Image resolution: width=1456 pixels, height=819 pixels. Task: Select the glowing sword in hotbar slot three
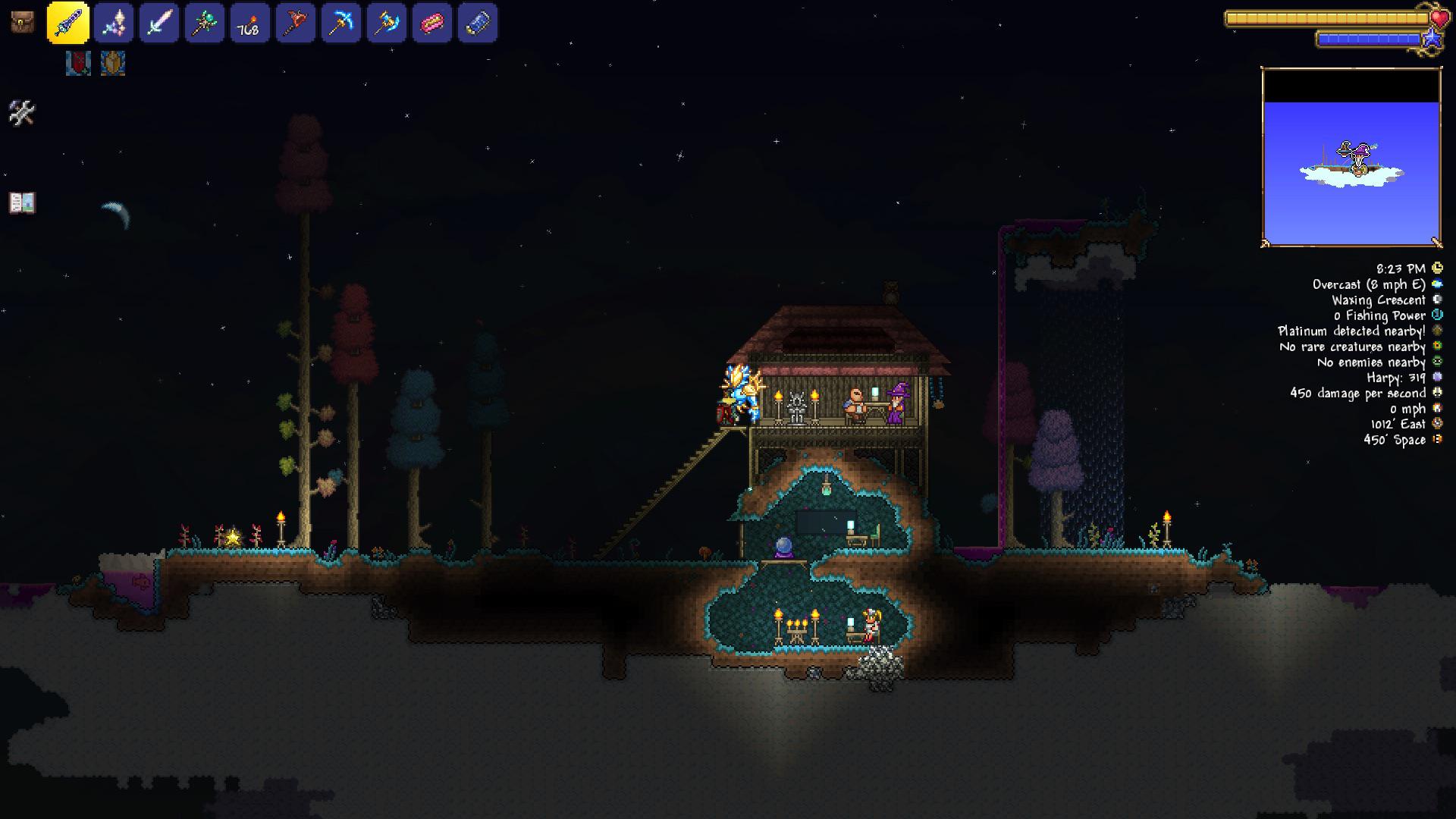click(x=161, y=24)
